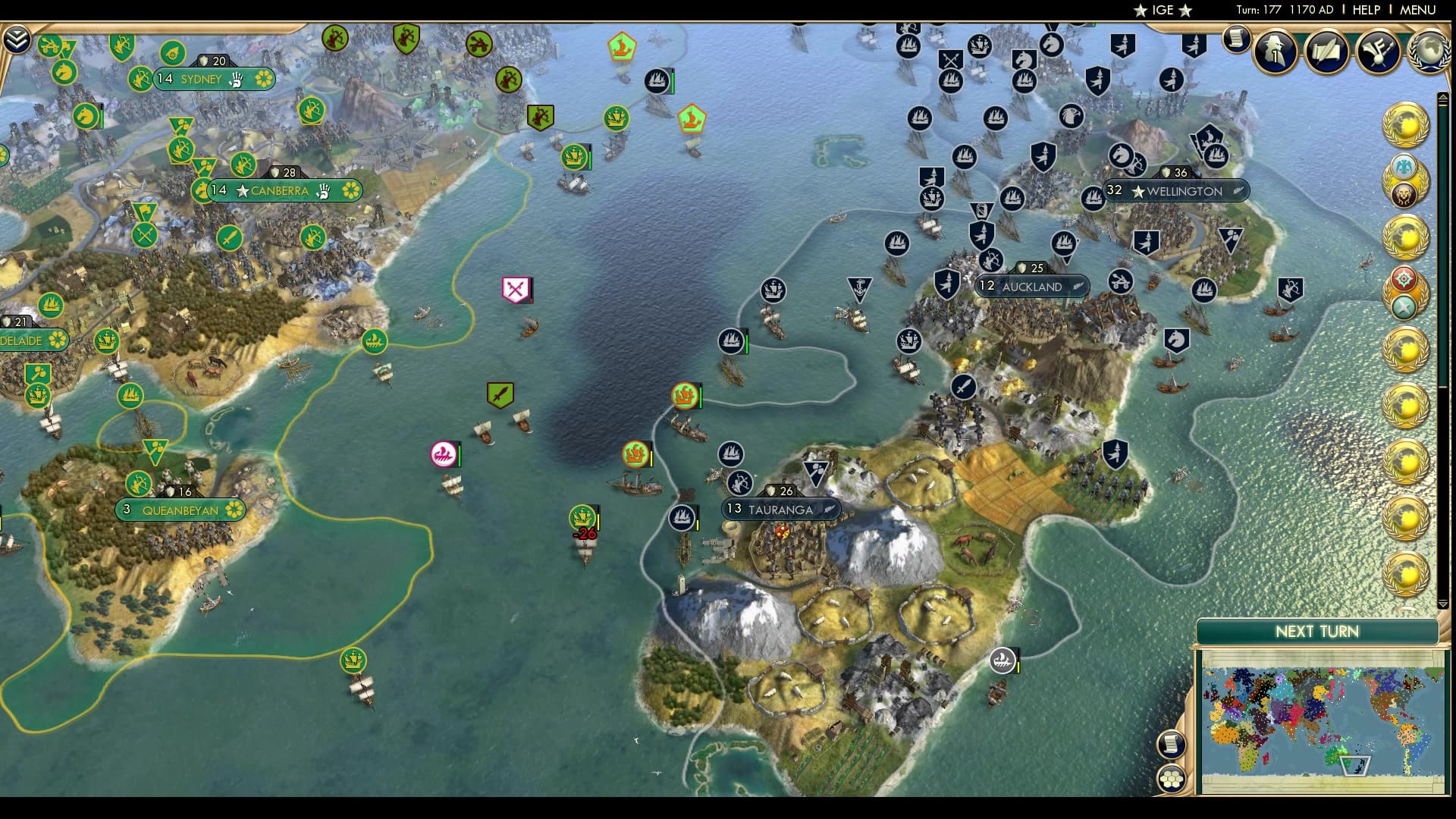The height and width of the screenshot is (819, 1456).
Task: Click the scroll icon beside the minimap
Action: pos(1172,743)
